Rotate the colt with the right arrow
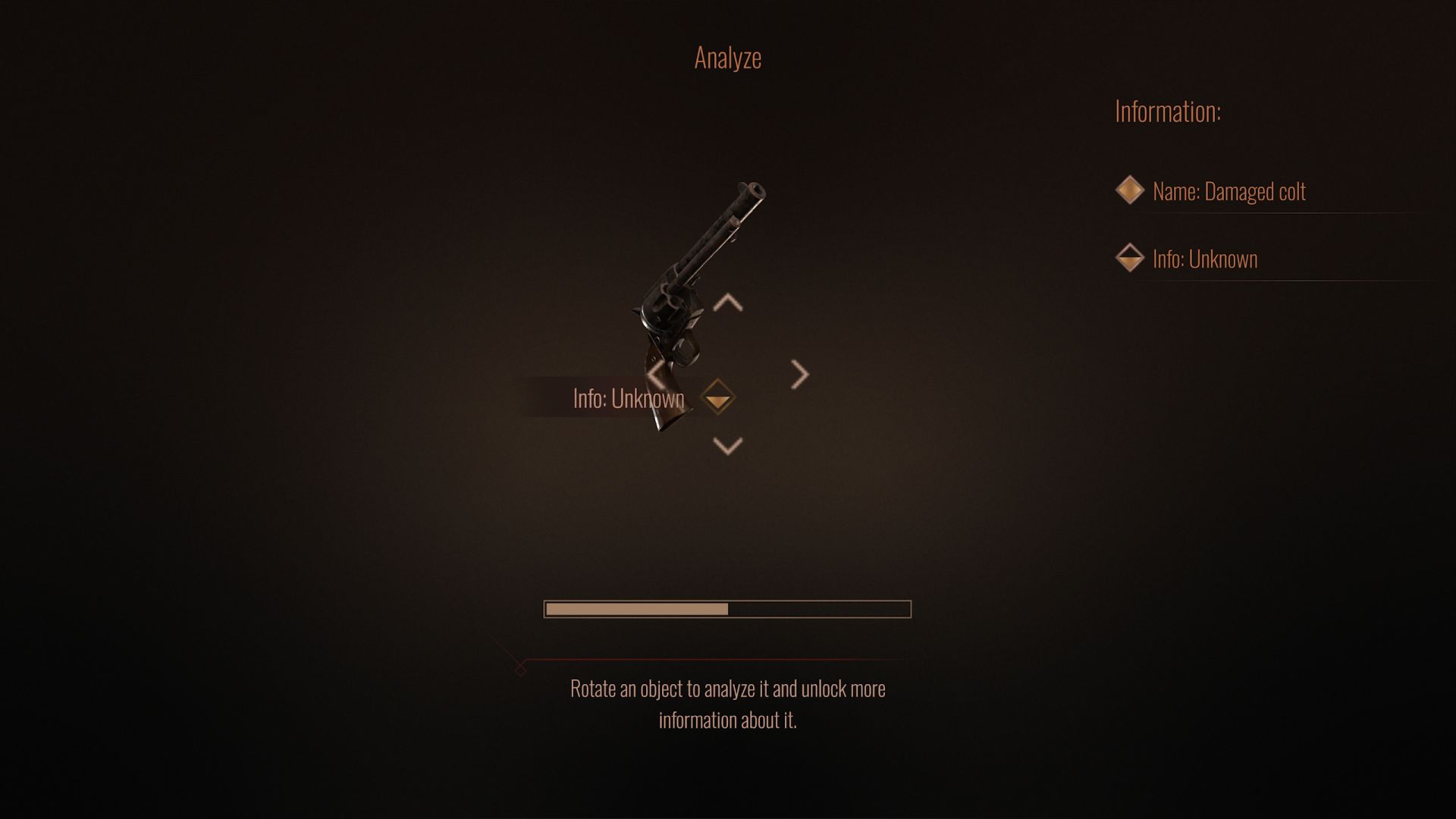The height and width of the screenshot is (819, 1456). 799,375
